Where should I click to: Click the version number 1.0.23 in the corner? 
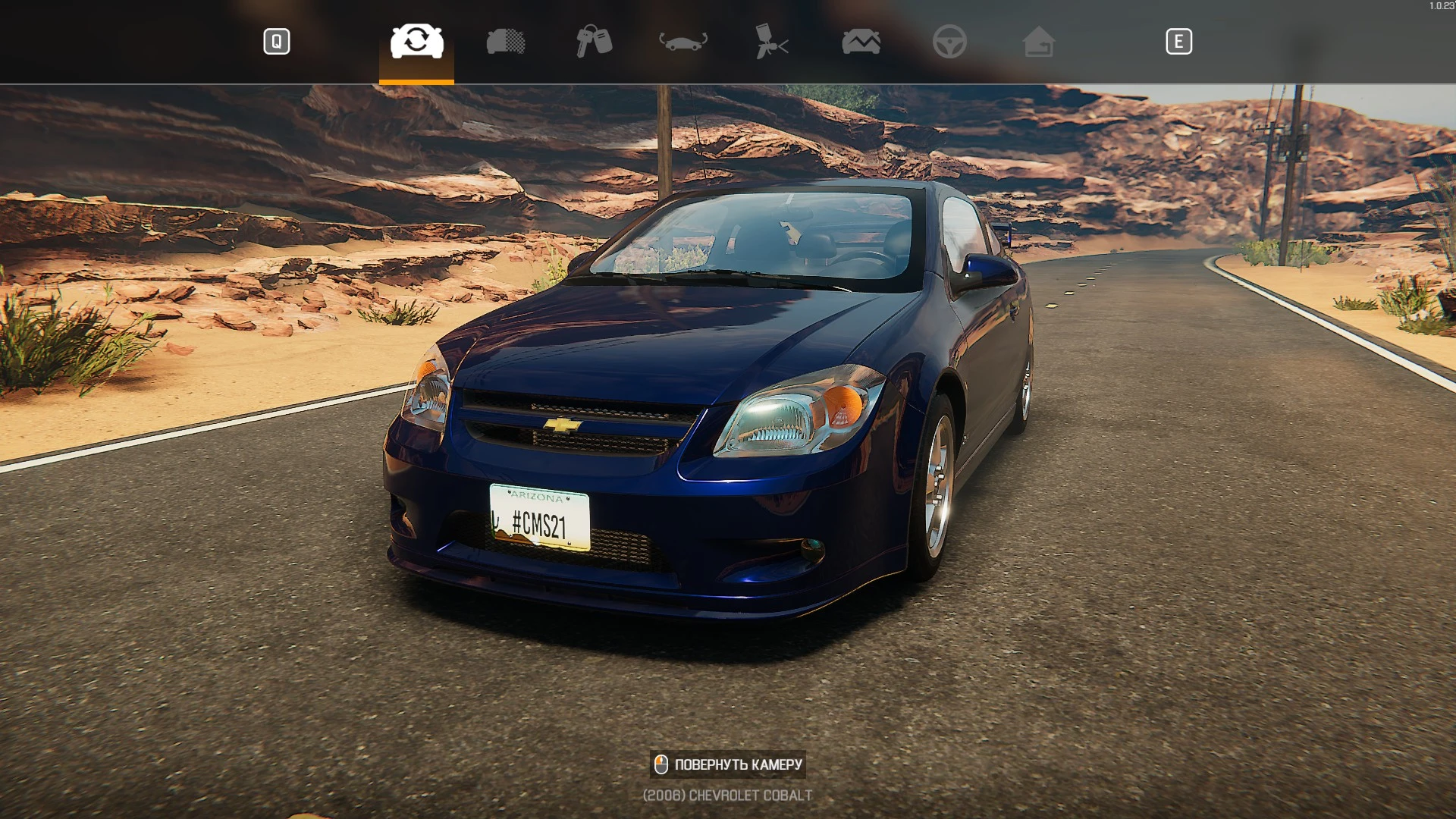1439,5
